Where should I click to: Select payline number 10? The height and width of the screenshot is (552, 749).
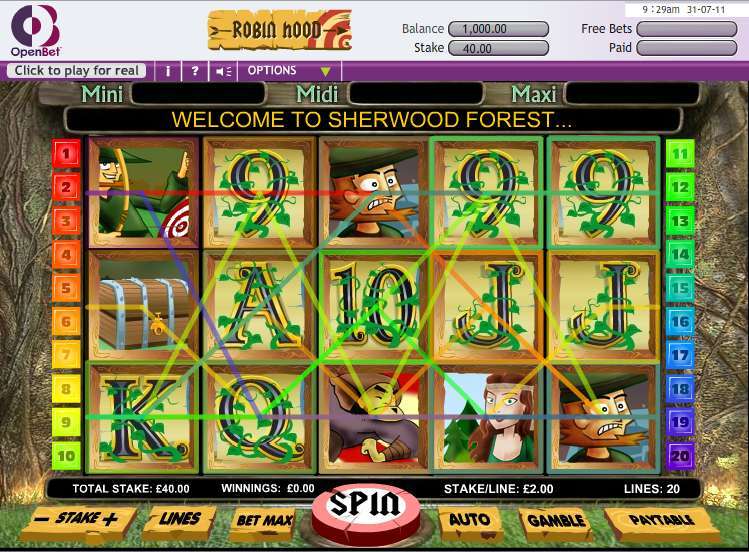click(66, 456)
